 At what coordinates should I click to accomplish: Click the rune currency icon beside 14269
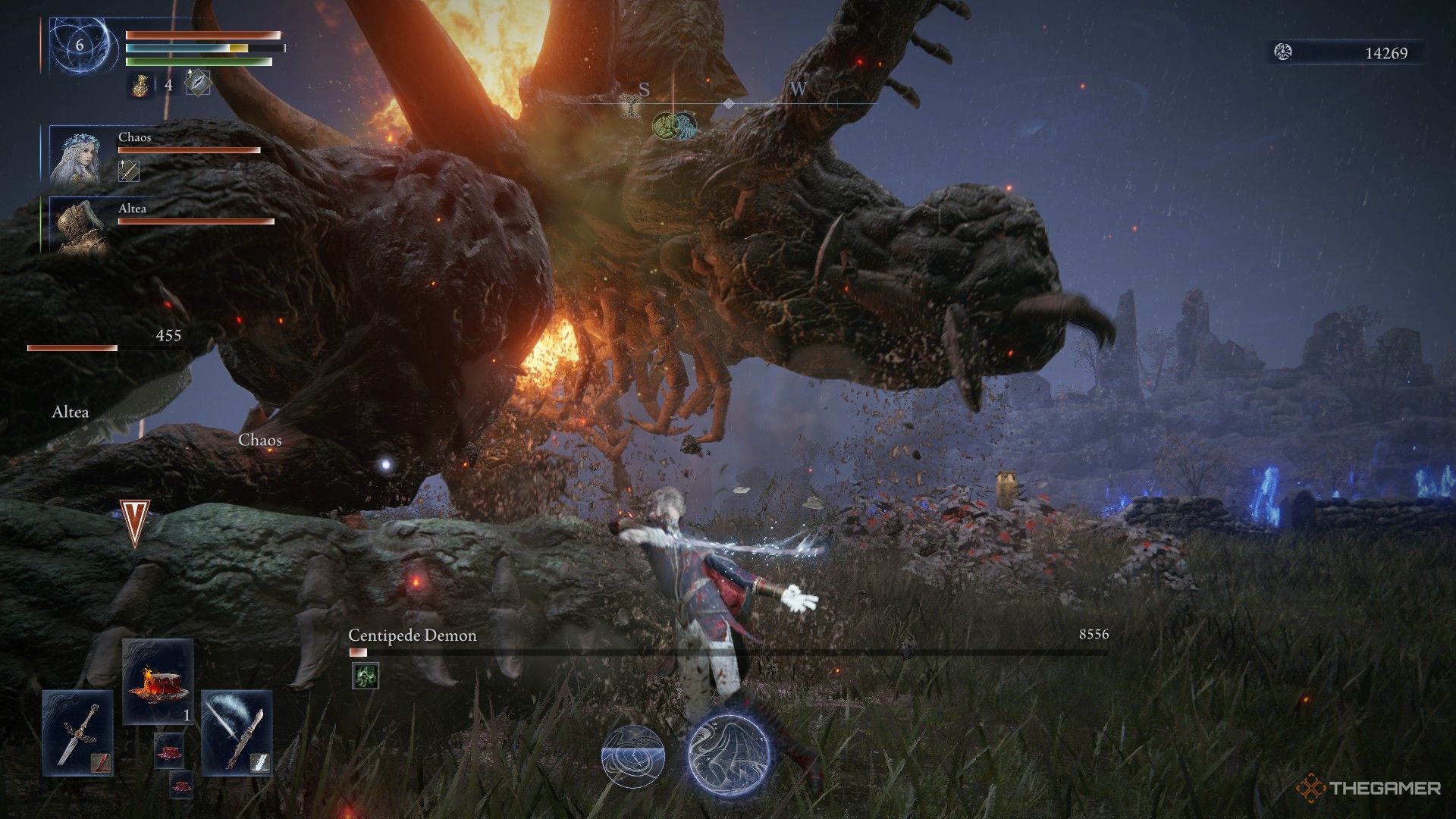tap(1283, 52)
